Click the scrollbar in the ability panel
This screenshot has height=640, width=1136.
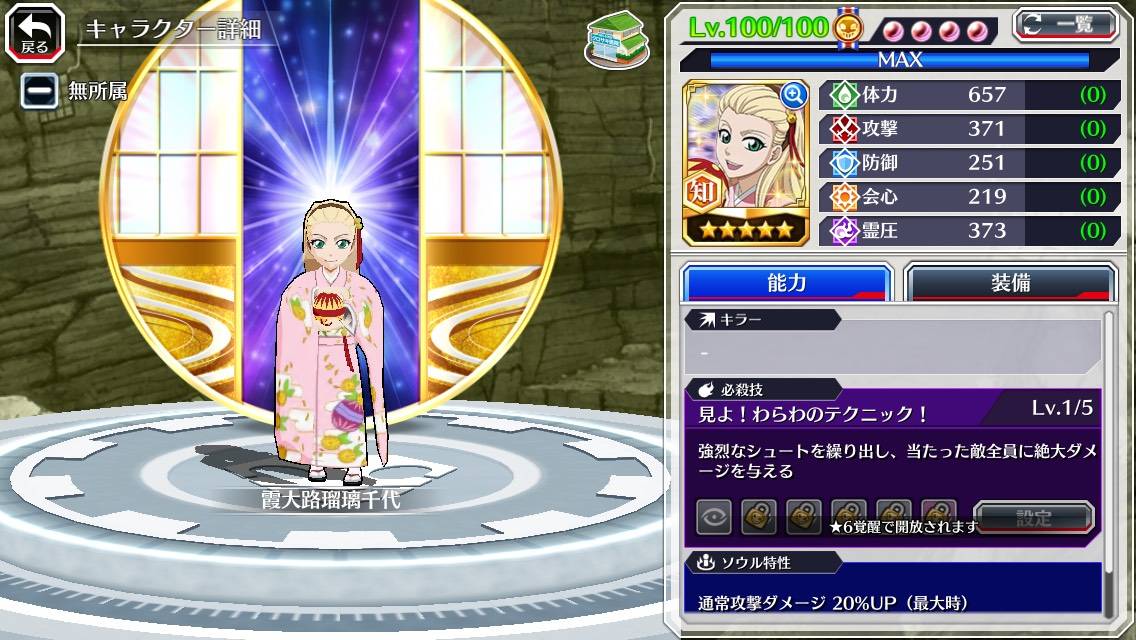[1109, 460]
